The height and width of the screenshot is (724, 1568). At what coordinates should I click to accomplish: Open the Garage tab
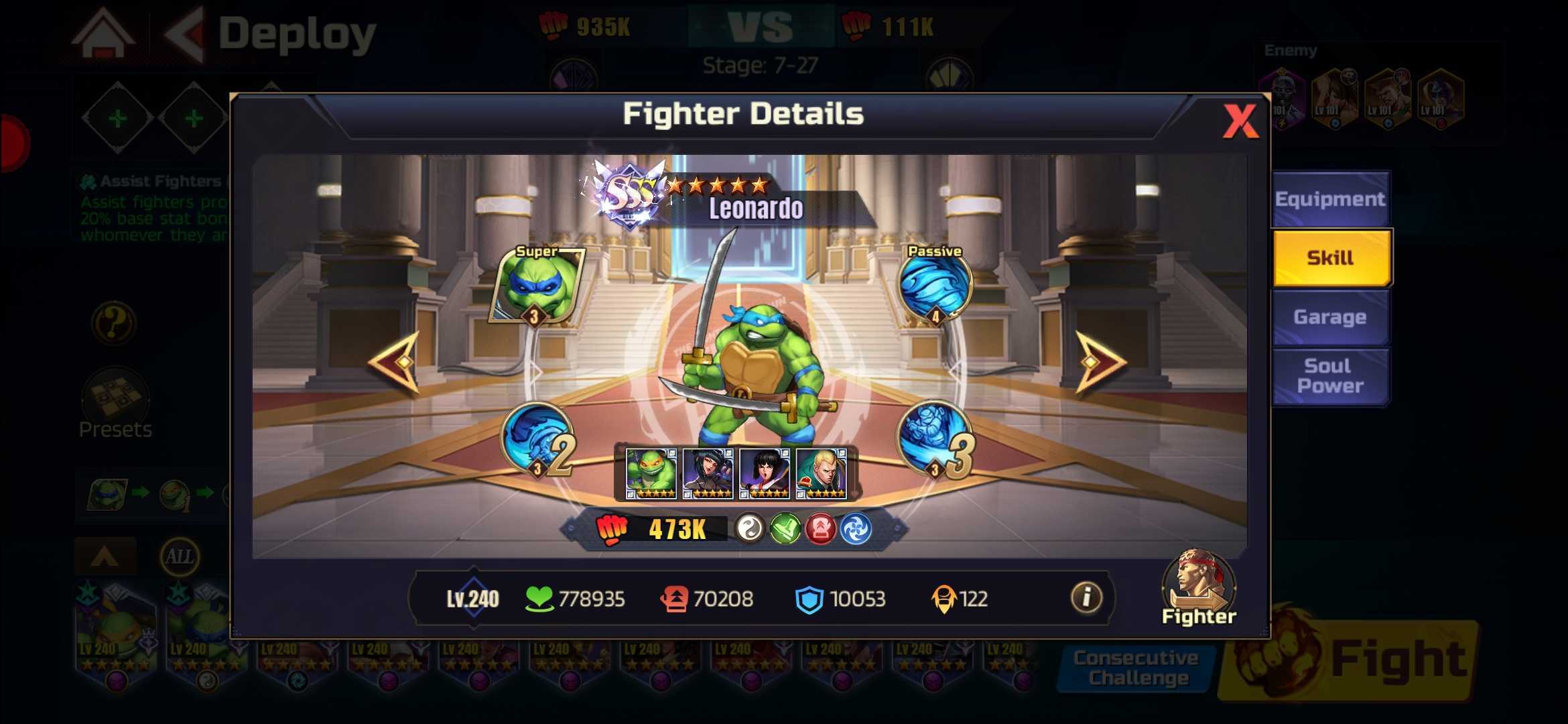(x=1329, y=317)
